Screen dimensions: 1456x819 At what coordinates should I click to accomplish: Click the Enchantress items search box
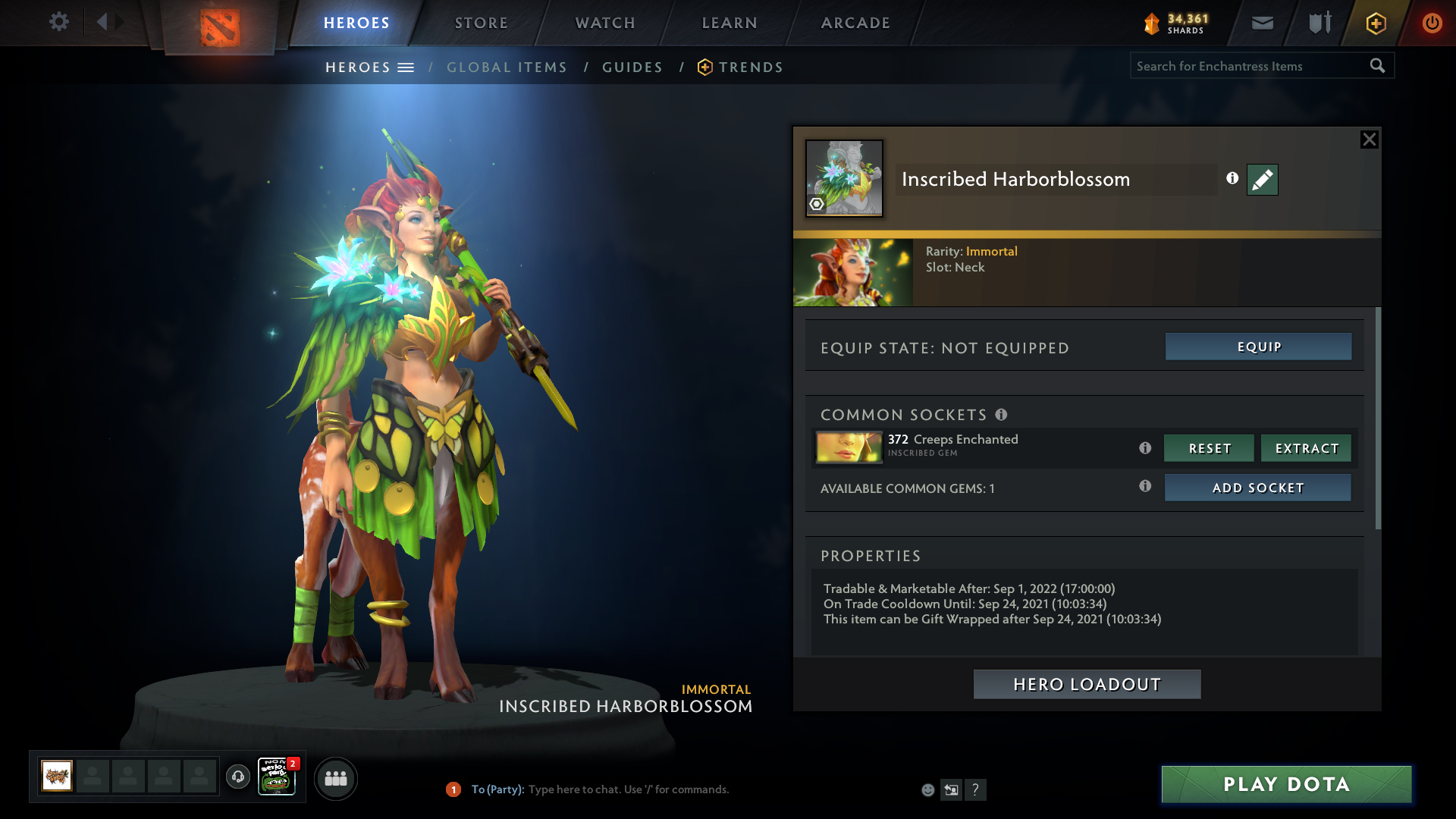click(1250, 66)
